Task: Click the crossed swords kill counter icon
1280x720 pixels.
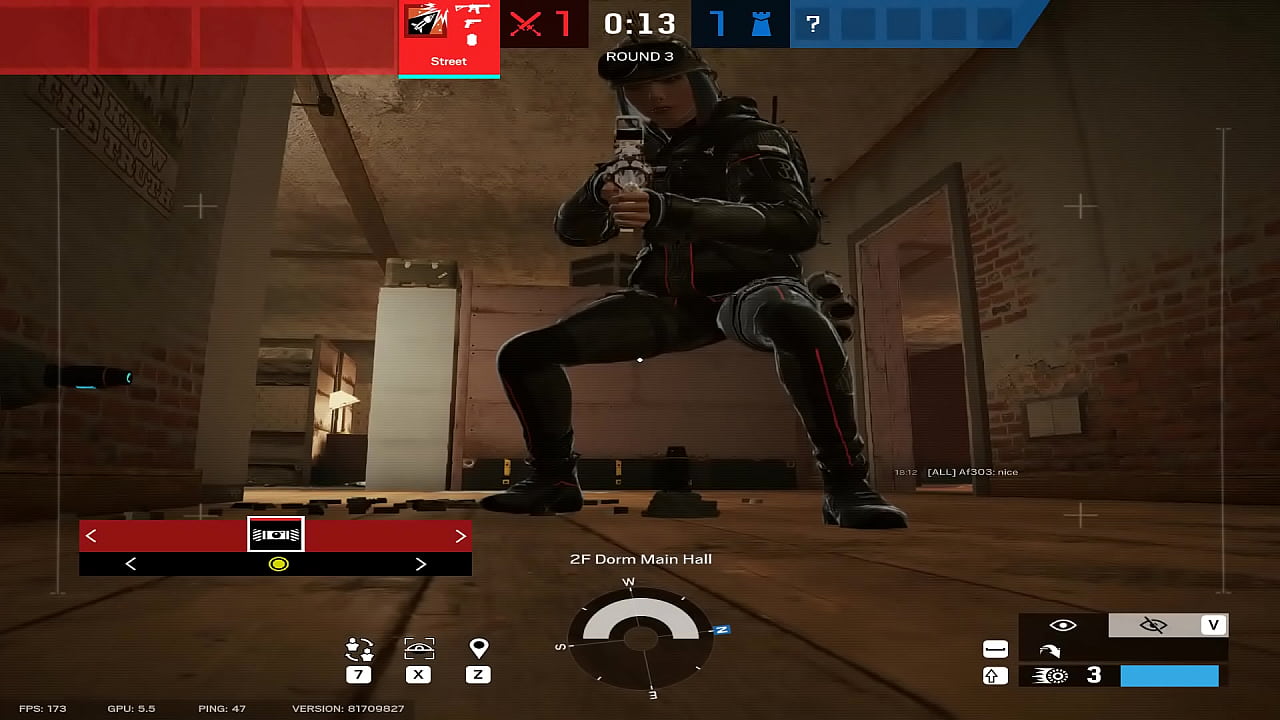Action: [x=523, y=22]
